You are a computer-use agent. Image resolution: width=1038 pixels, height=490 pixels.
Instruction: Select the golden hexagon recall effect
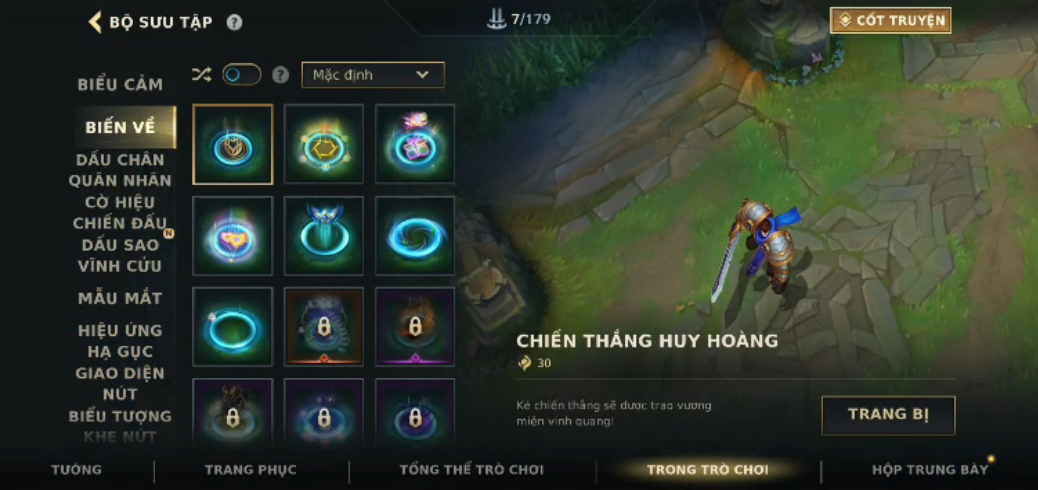tap(323, 145)
